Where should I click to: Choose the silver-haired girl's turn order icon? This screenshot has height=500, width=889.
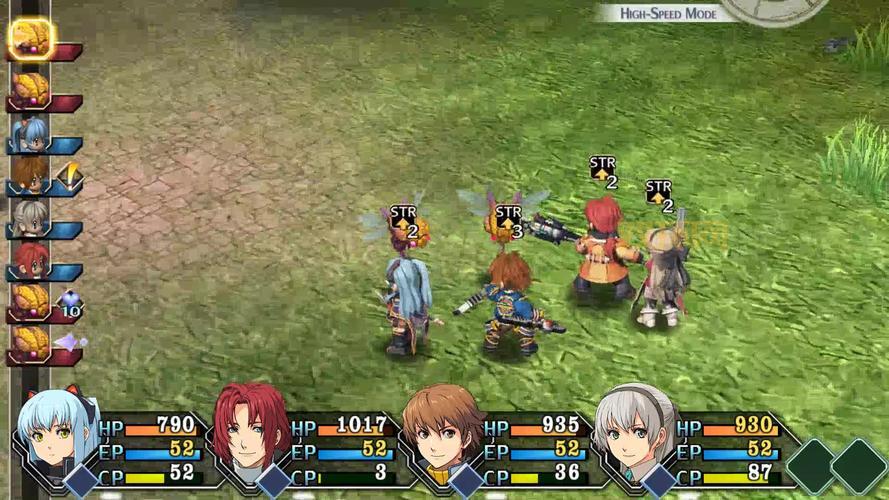pos(32,218)
